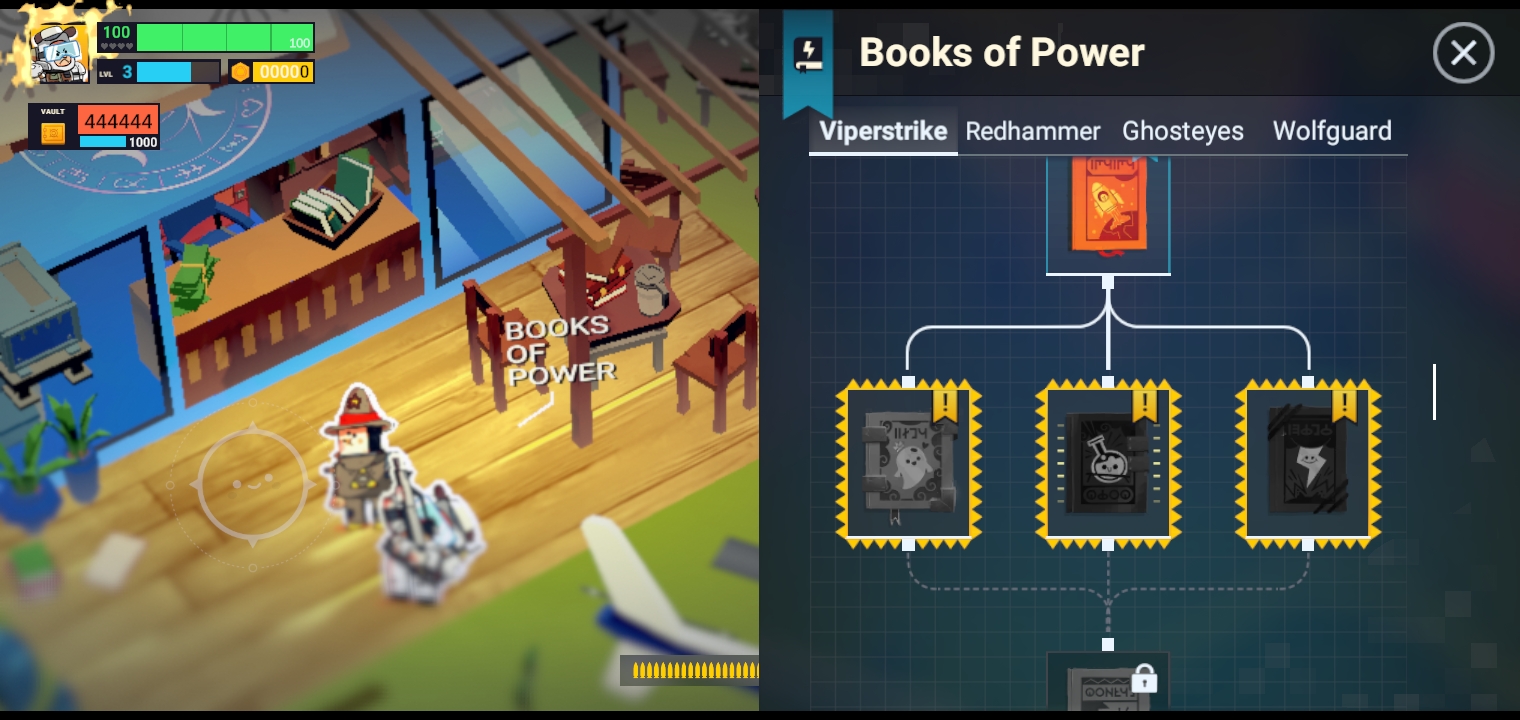Choose the ghost book of power
The image size is (1520, 720).
point(908,462)
